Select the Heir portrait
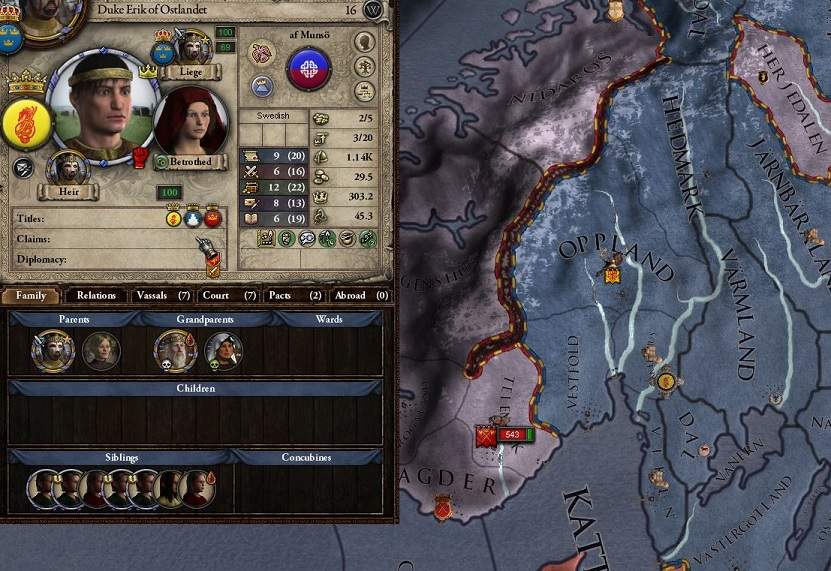 [x=68, y=172]
